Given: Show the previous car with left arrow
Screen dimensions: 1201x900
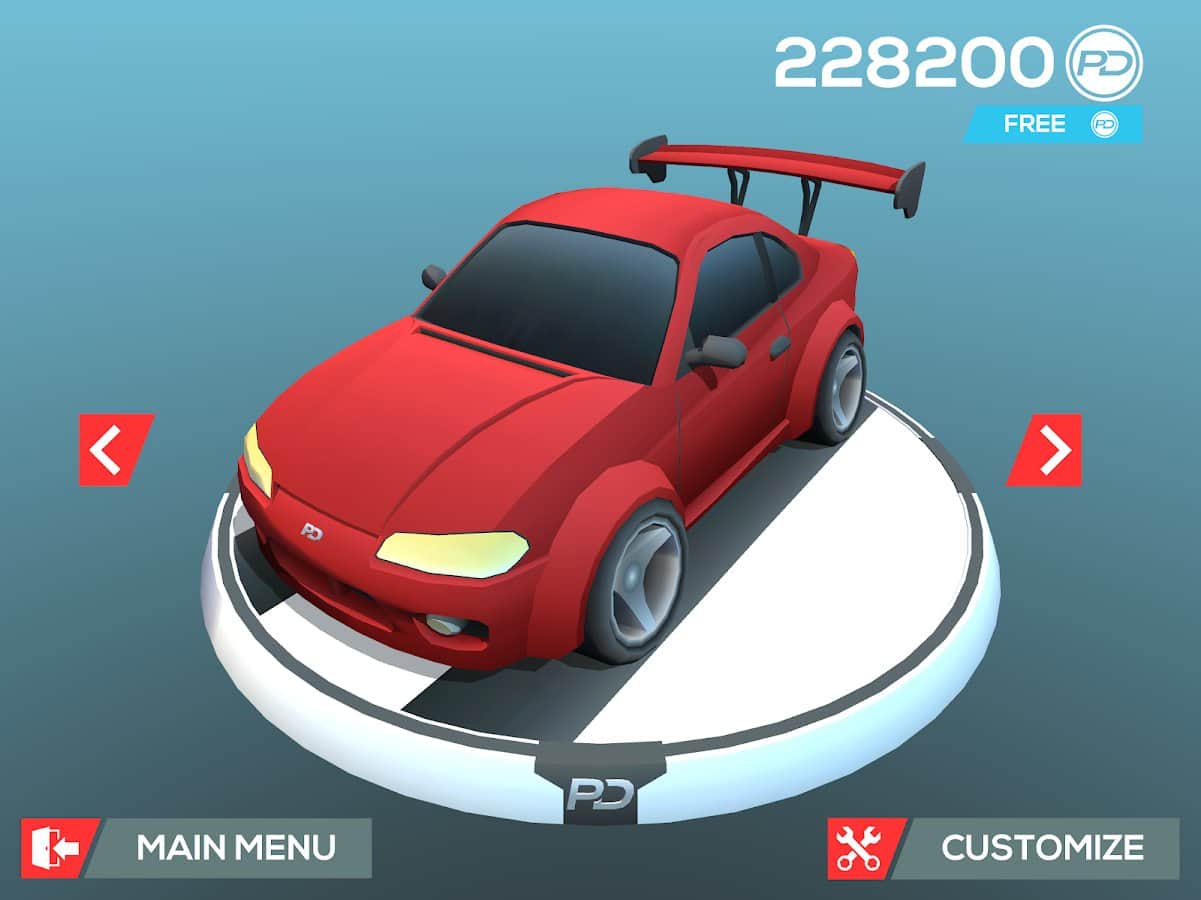Looking at the screenshot, I should coord(114,450).
